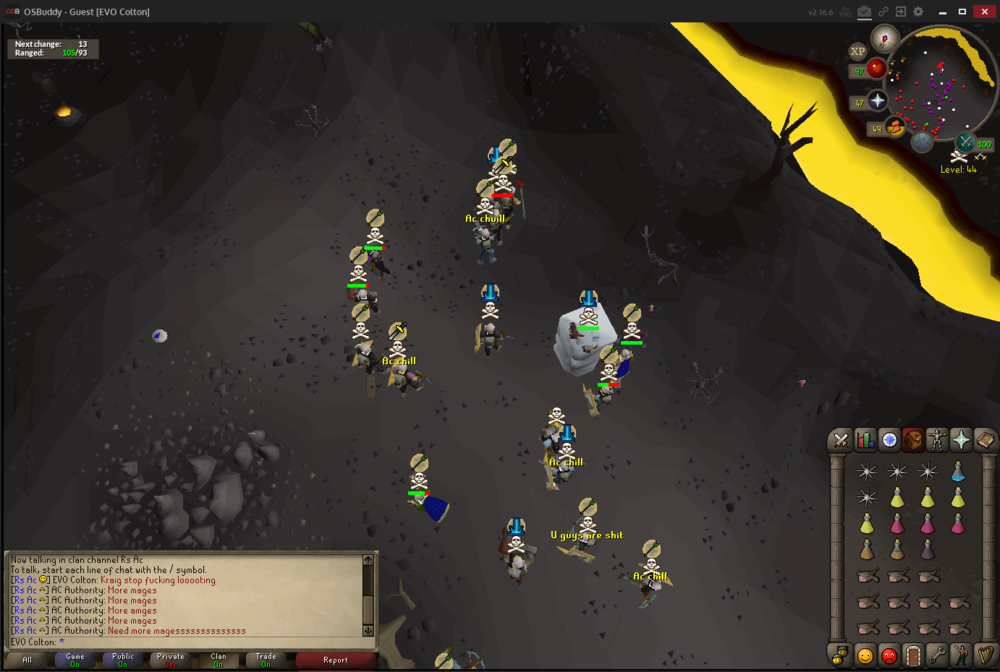Open the Logout door tab
The height and width of the screenshot is (672, 1000).
tap(913, 656)
